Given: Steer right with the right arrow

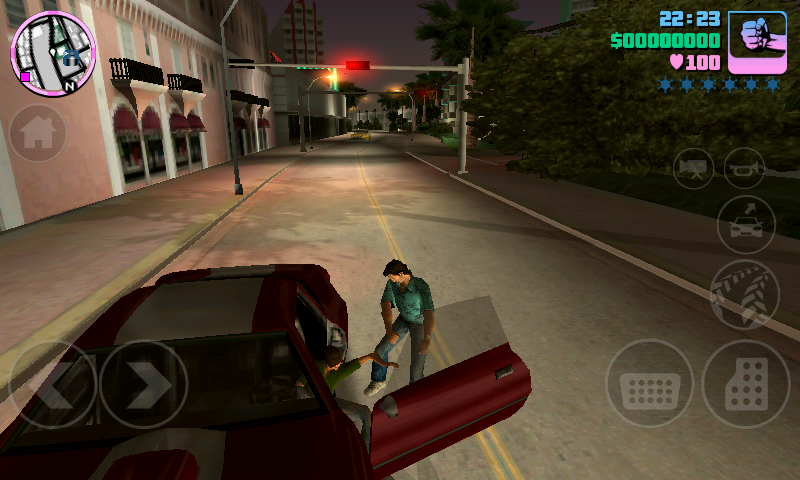Looking at the screenshot, I should point(143,385).
